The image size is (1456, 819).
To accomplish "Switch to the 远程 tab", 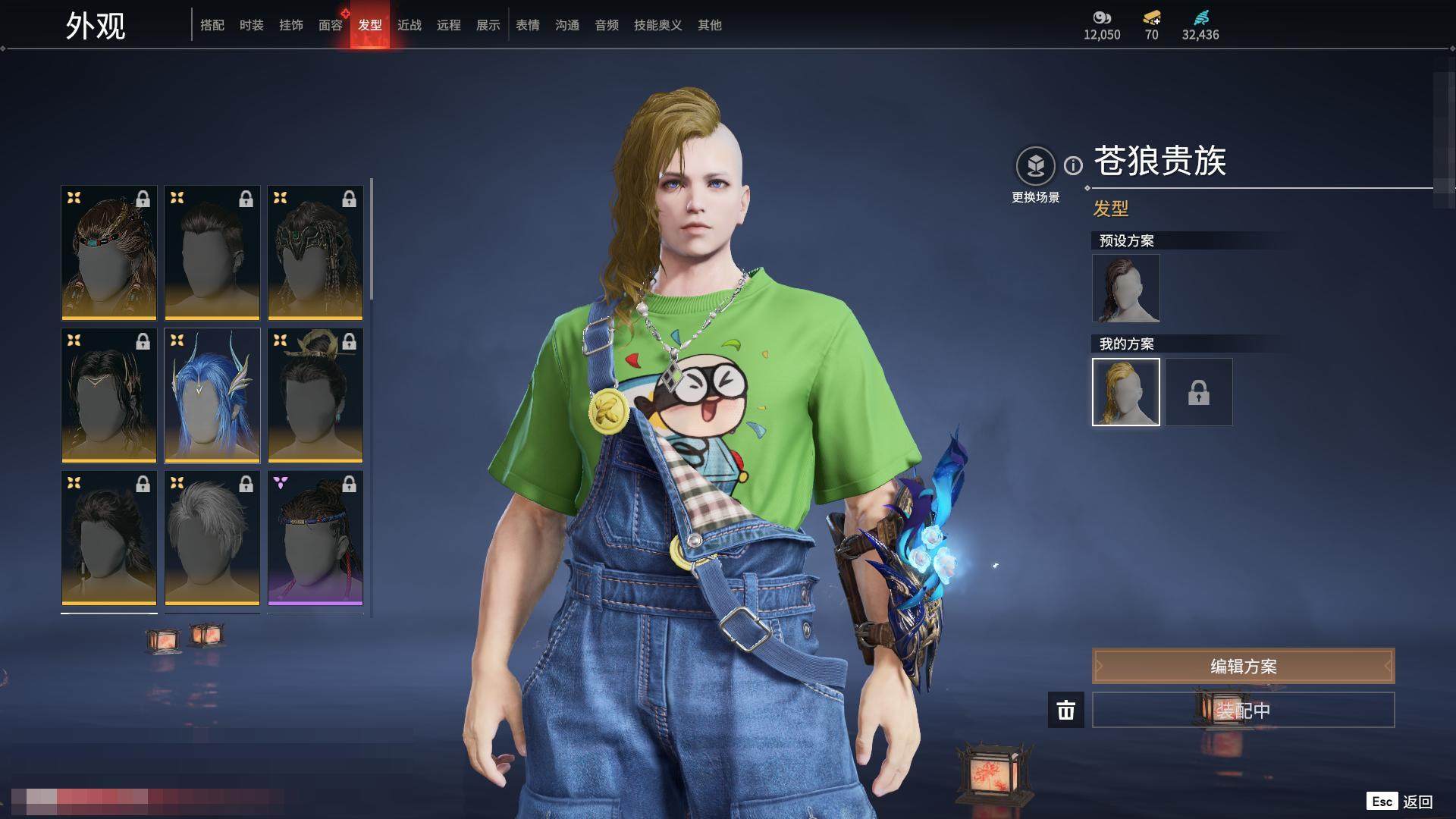I will point(449,25).
